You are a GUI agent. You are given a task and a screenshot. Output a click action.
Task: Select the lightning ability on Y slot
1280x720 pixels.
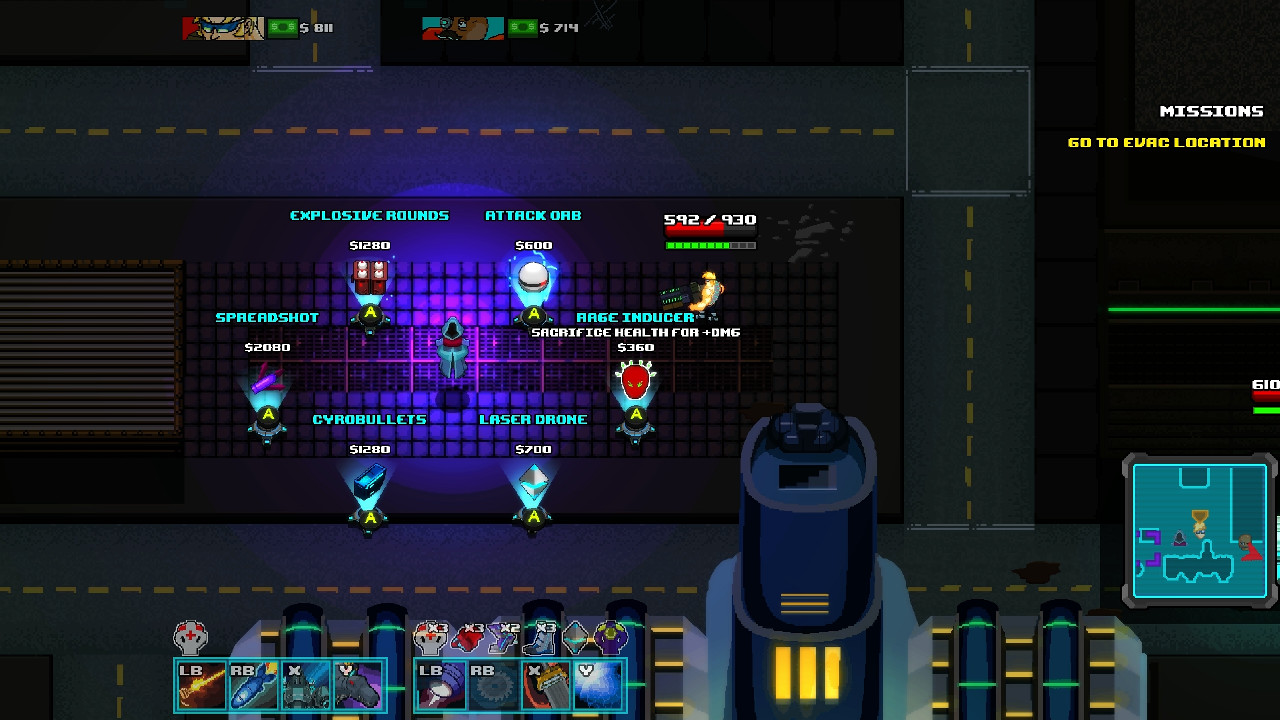tap(600, 684)
